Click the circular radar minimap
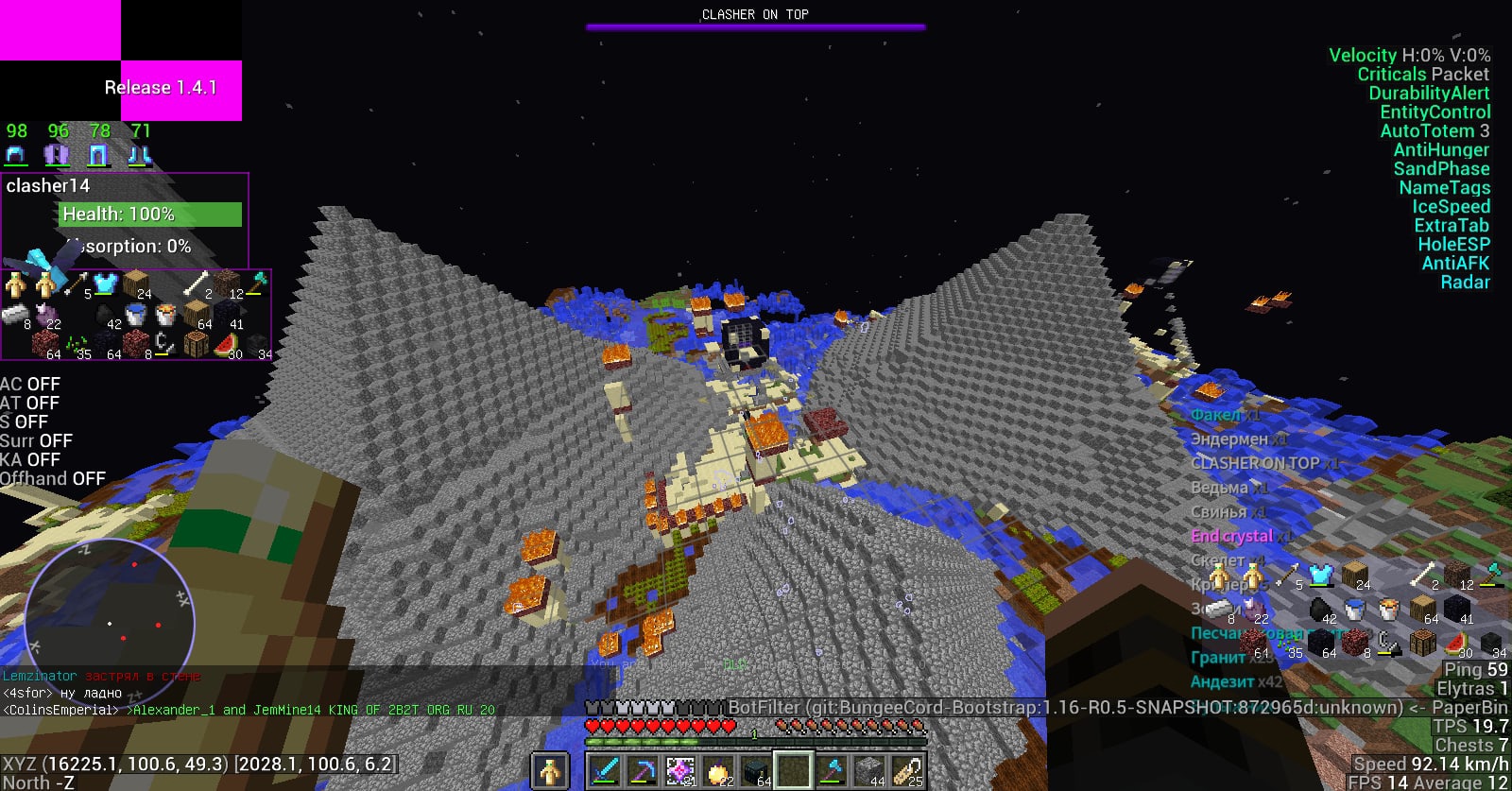Viewport: 1512px width, 791px height. pyautogui.click(x=110, y=624)
